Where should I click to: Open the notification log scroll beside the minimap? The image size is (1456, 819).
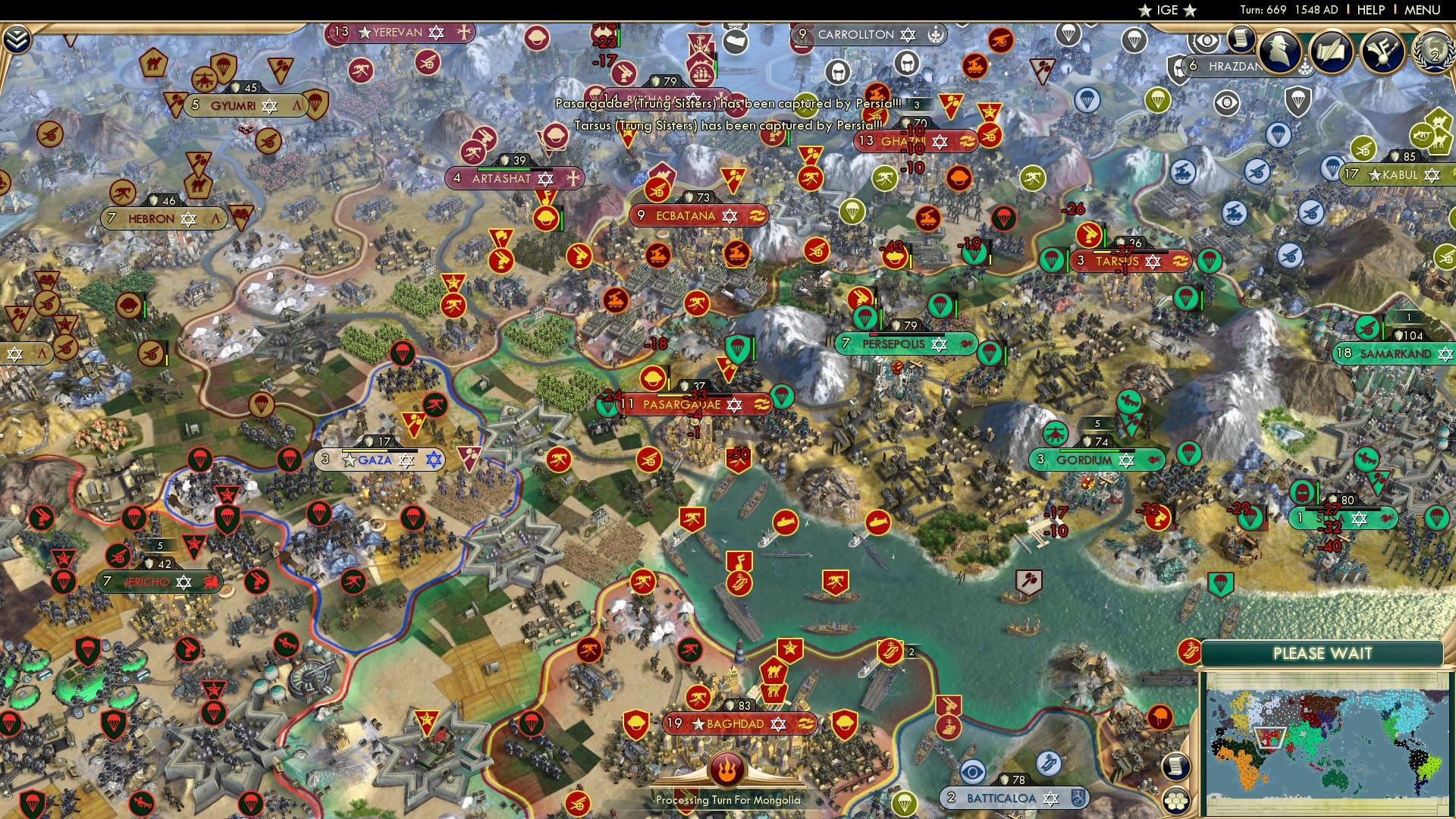point(1176,767)
